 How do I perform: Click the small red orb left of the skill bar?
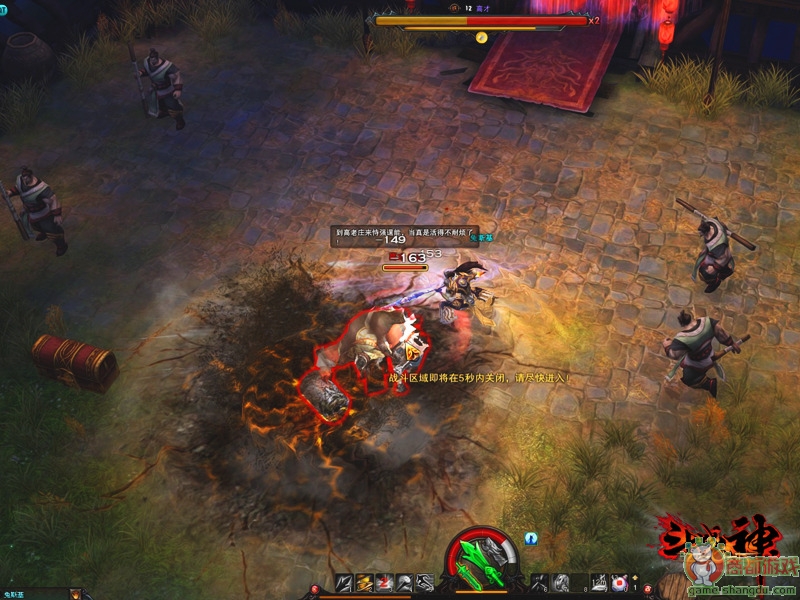tap(315, 589)
